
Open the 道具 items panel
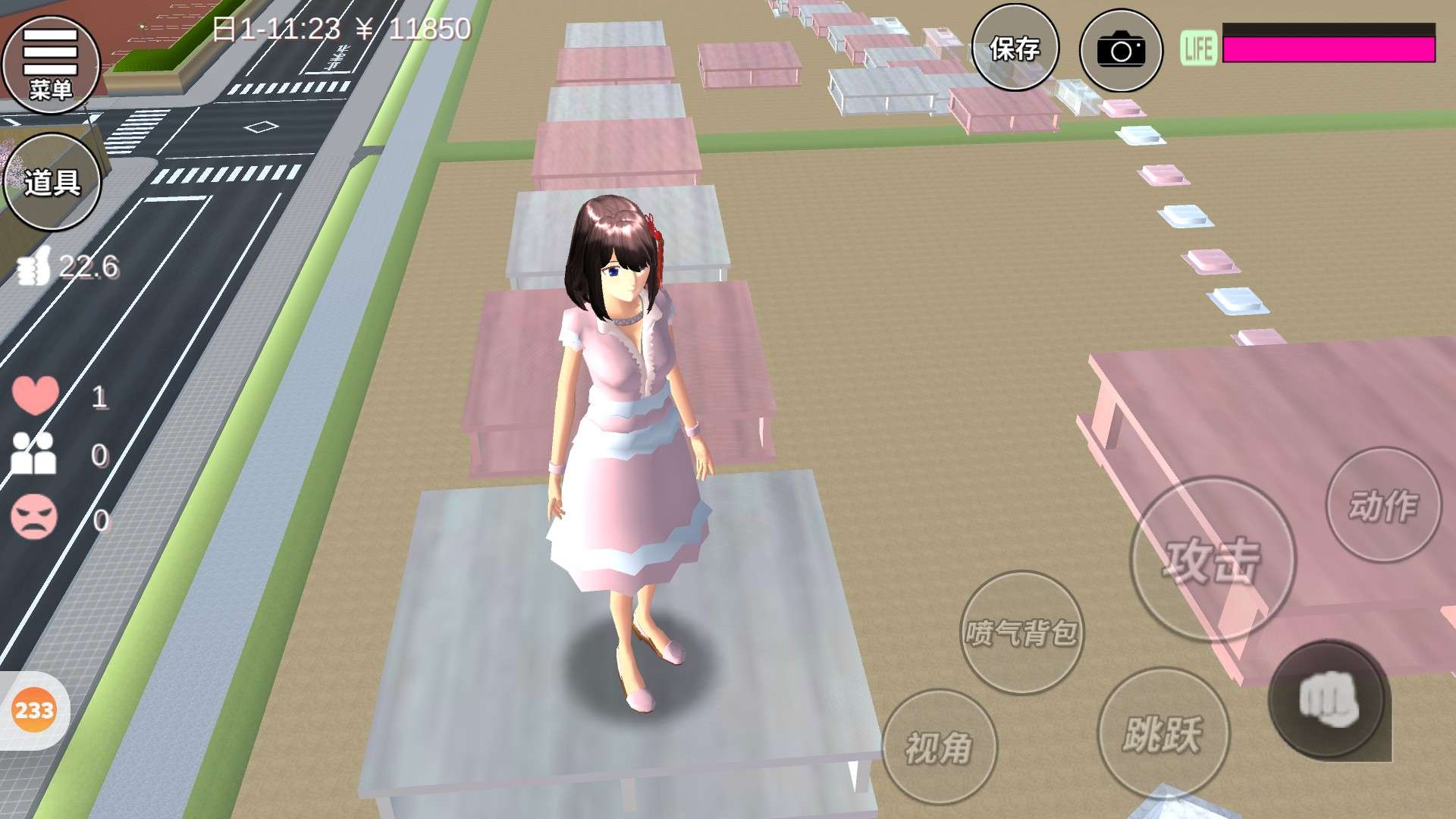point(52,182)
